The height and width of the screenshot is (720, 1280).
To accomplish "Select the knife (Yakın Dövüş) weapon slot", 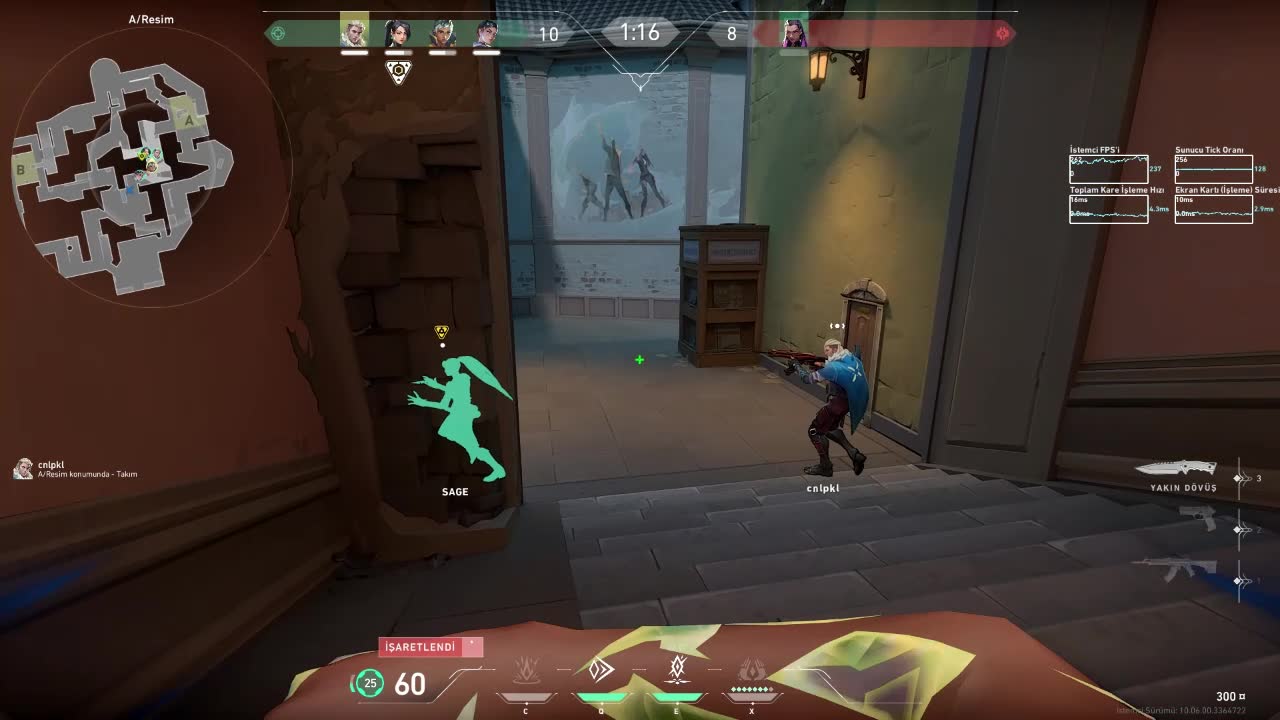I will coord(1182,468).
